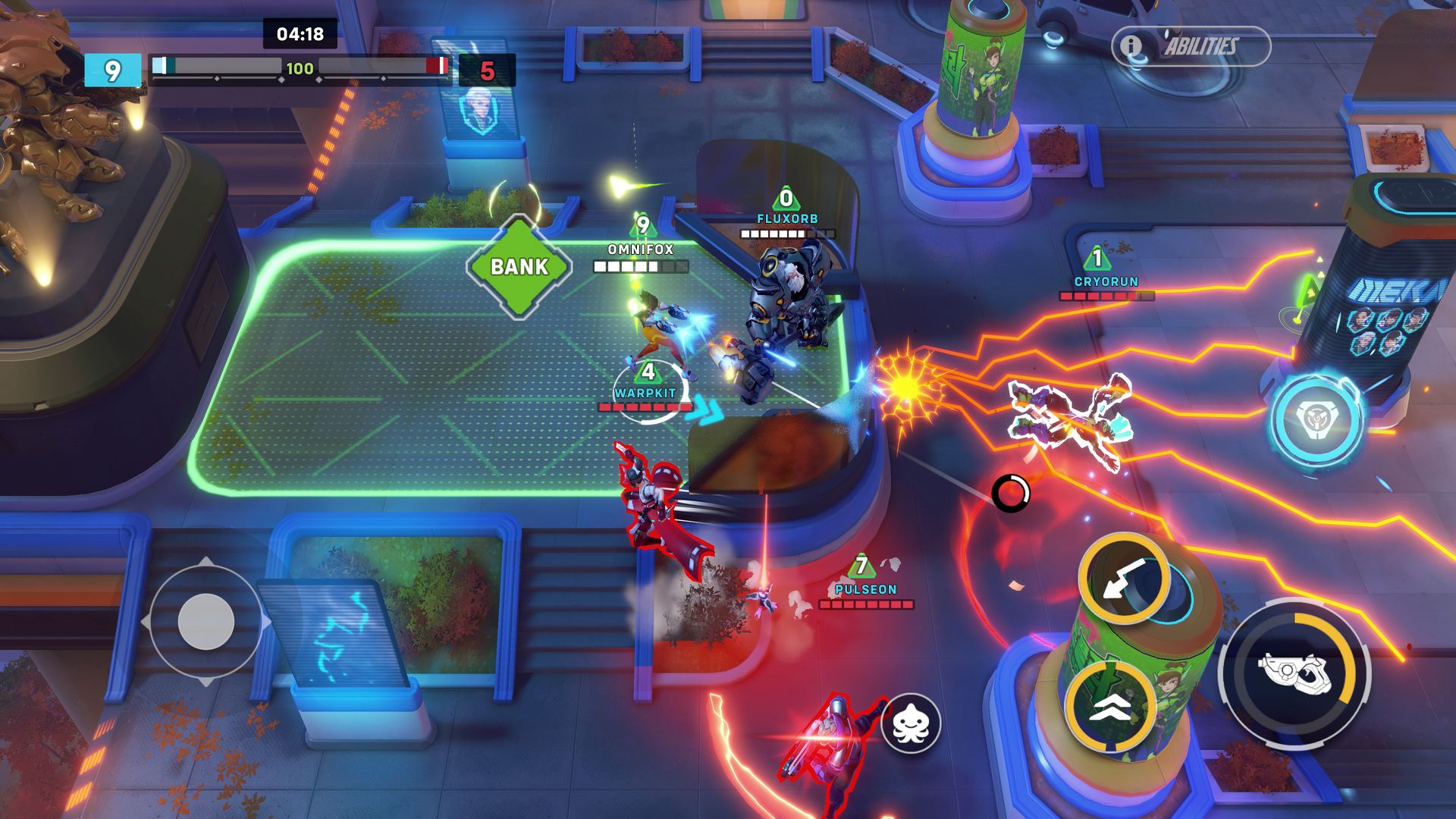The width and height of the screenshot is (1456, 819).
Task: Tap CRYORUN's green triangle level badge
Action: (x=1099, y=258)
